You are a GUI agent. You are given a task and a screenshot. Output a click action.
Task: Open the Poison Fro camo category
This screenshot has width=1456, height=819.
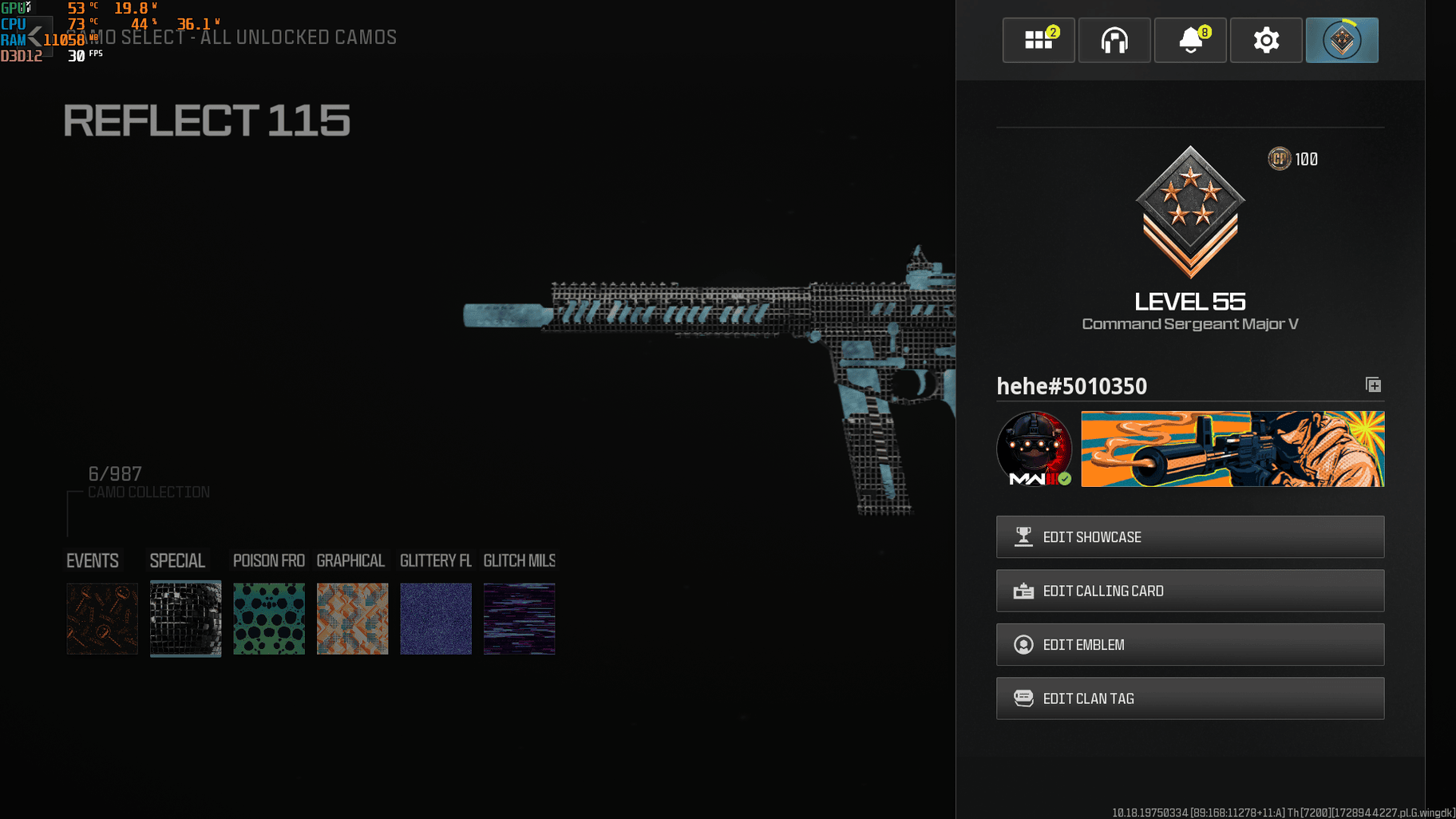pos(268,560)
